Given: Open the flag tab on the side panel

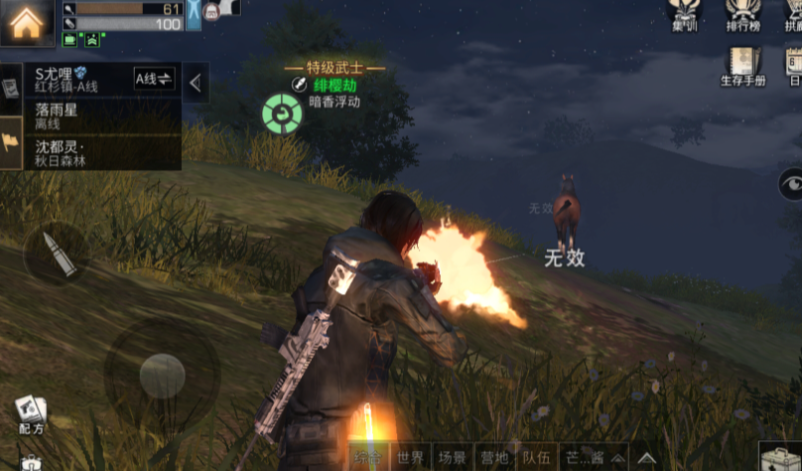Looking at the screenshot, I should [11, 142].
